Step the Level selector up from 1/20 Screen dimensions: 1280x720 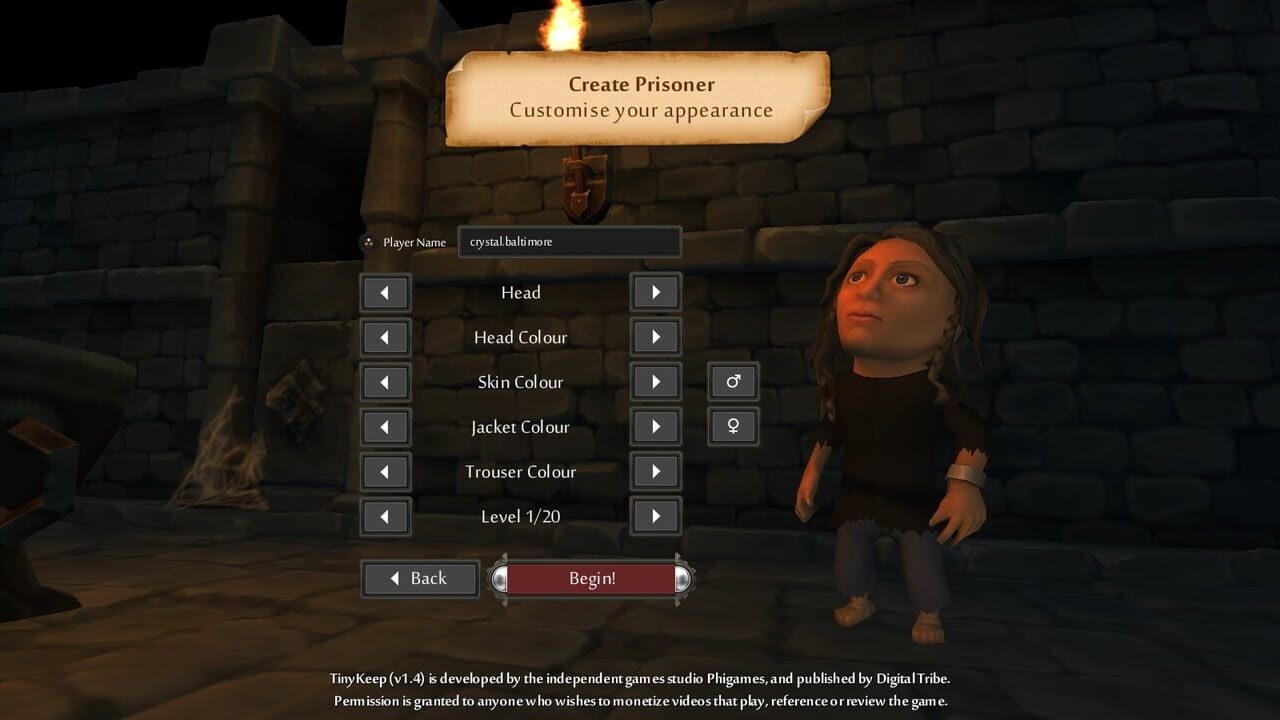[x=655, y=516]
